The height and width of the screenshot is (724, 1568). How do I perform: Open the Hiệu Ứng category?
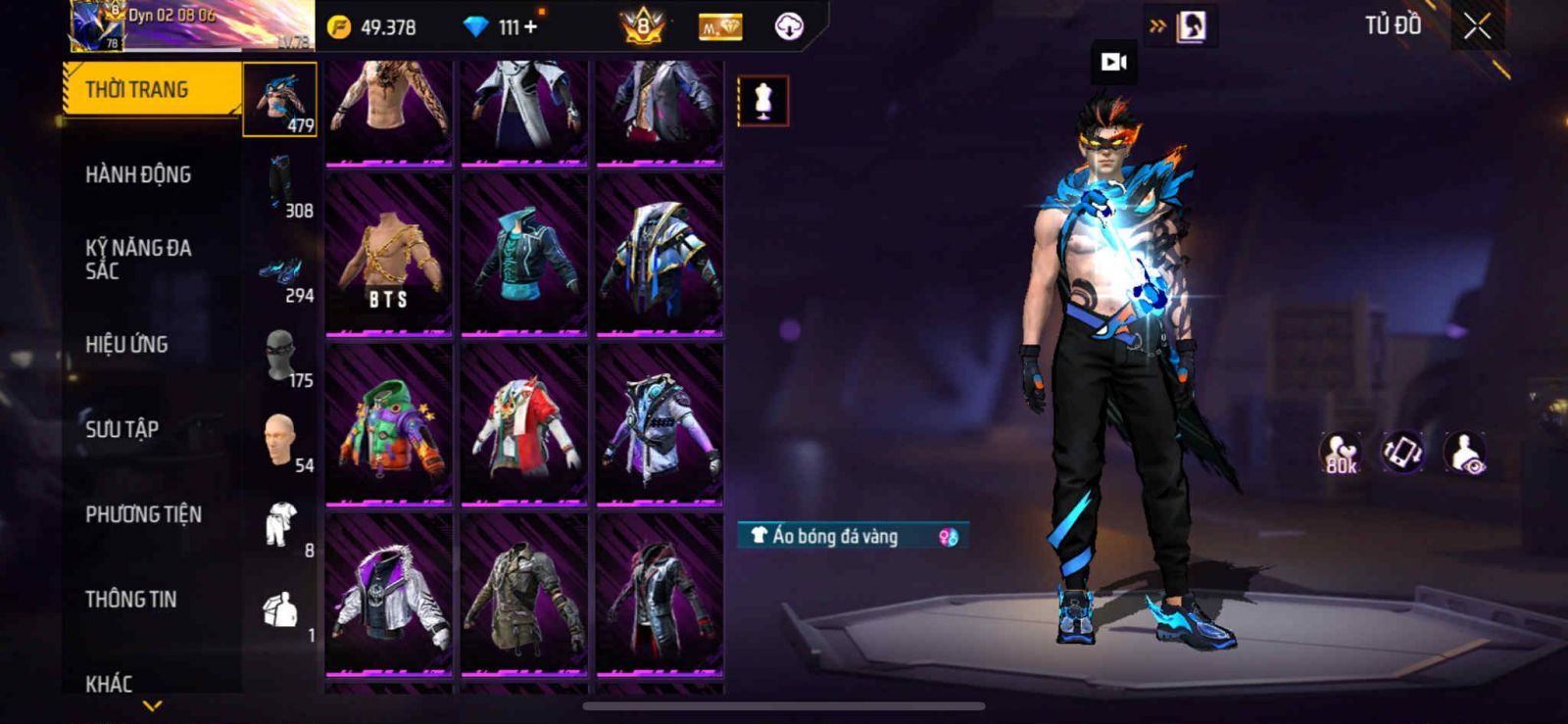pyautogui.click(x=126, y=345)
